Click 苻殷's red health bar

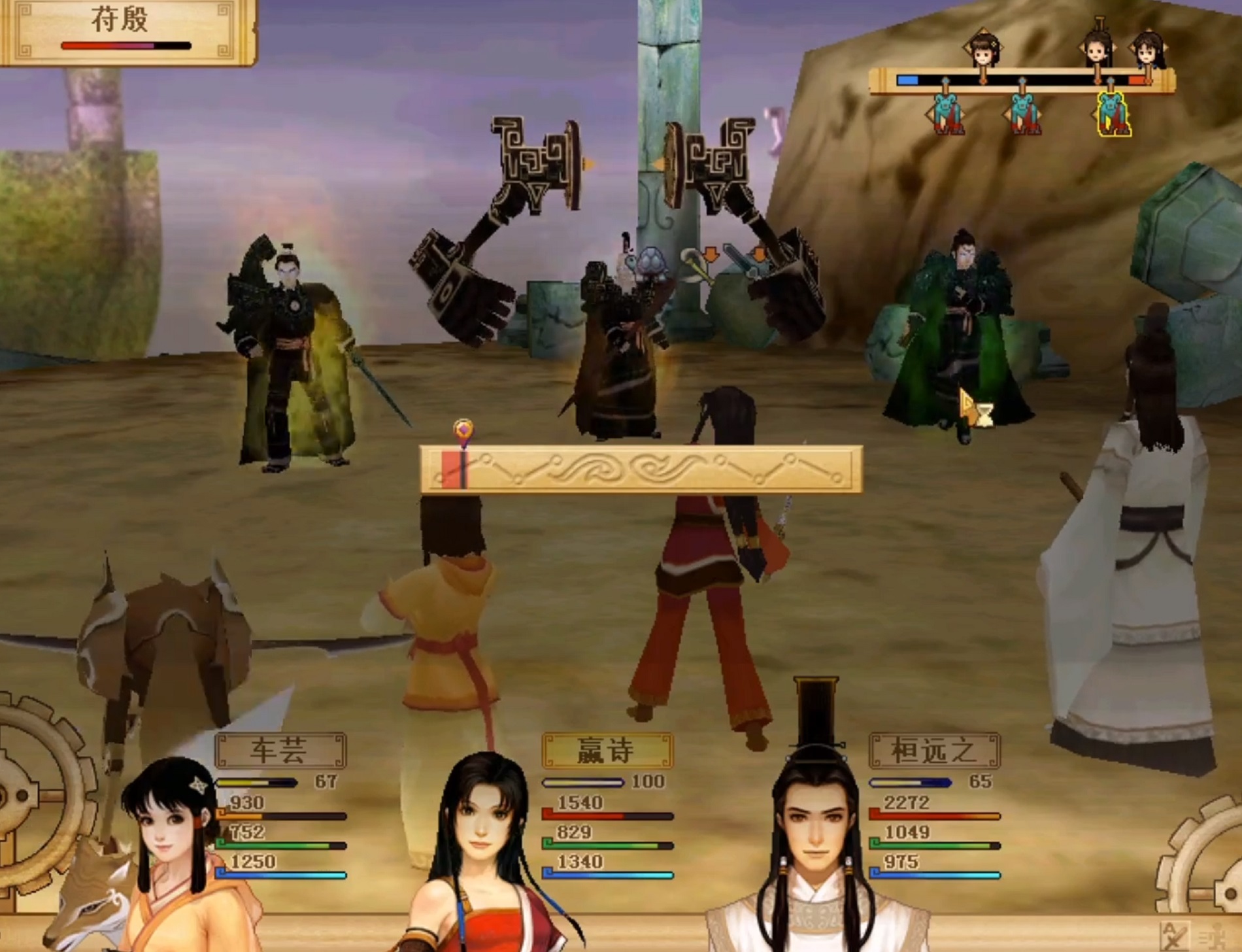pos(88,44)
